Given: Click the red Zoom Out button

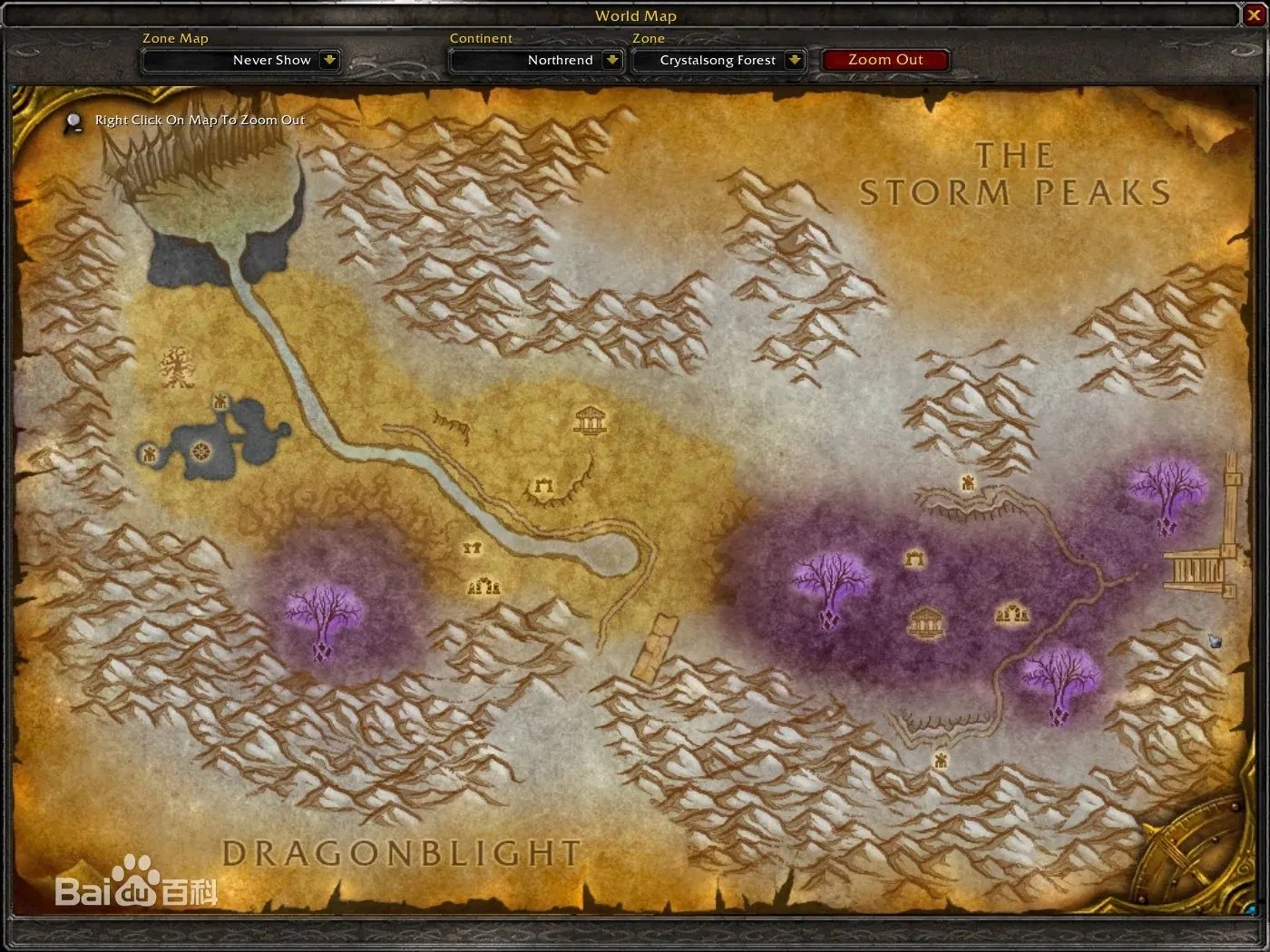Looking at the screenshot, I should pos(884,60).
